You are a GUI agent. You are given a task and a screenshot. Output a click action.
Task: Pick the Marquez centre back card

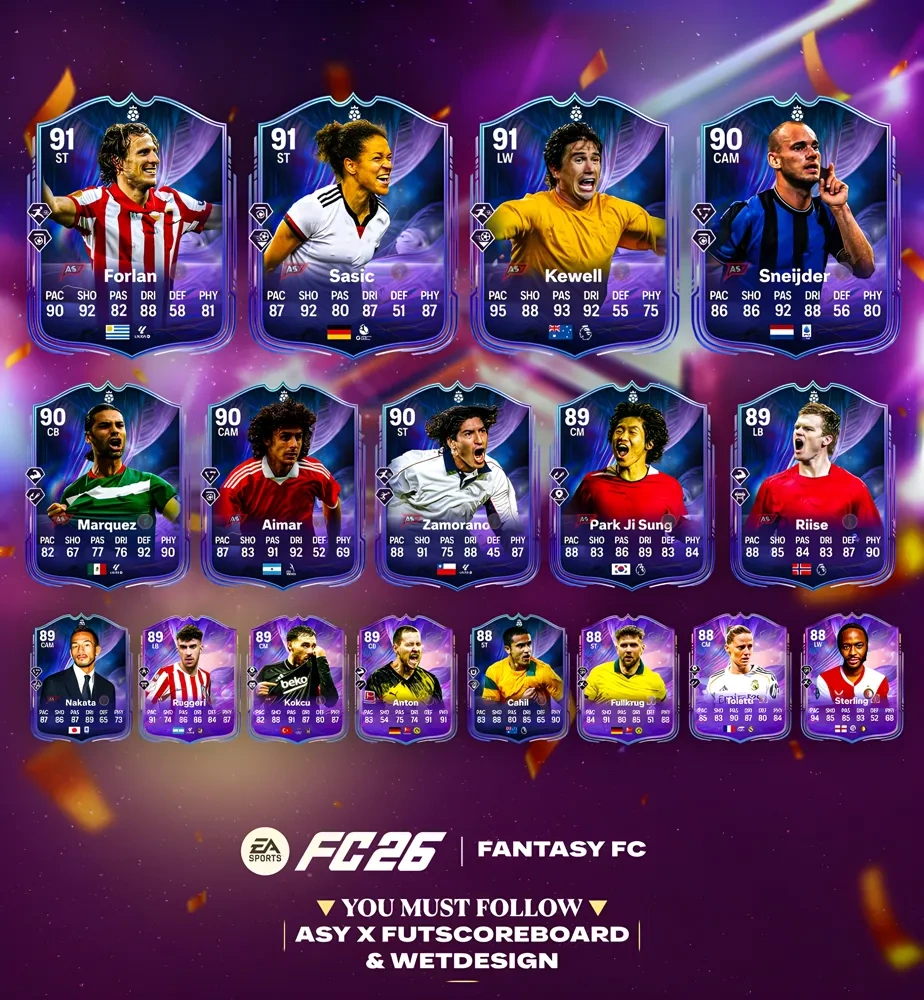click(109, 485)
